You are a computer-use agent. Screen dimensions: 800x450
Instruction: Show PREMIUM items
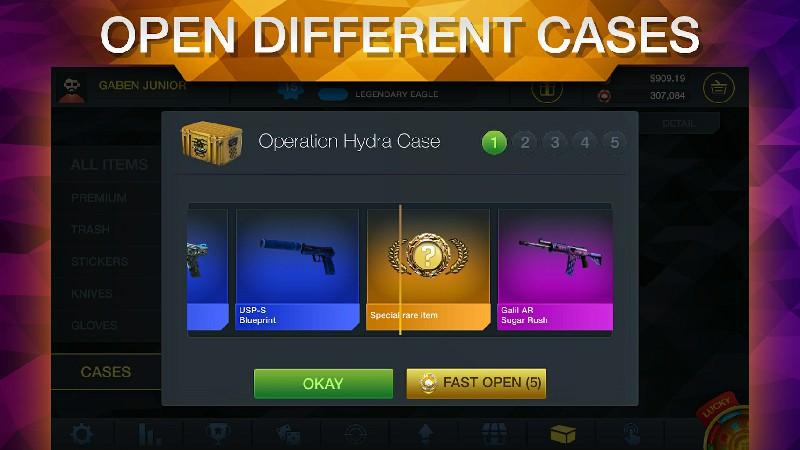point(99,198)
